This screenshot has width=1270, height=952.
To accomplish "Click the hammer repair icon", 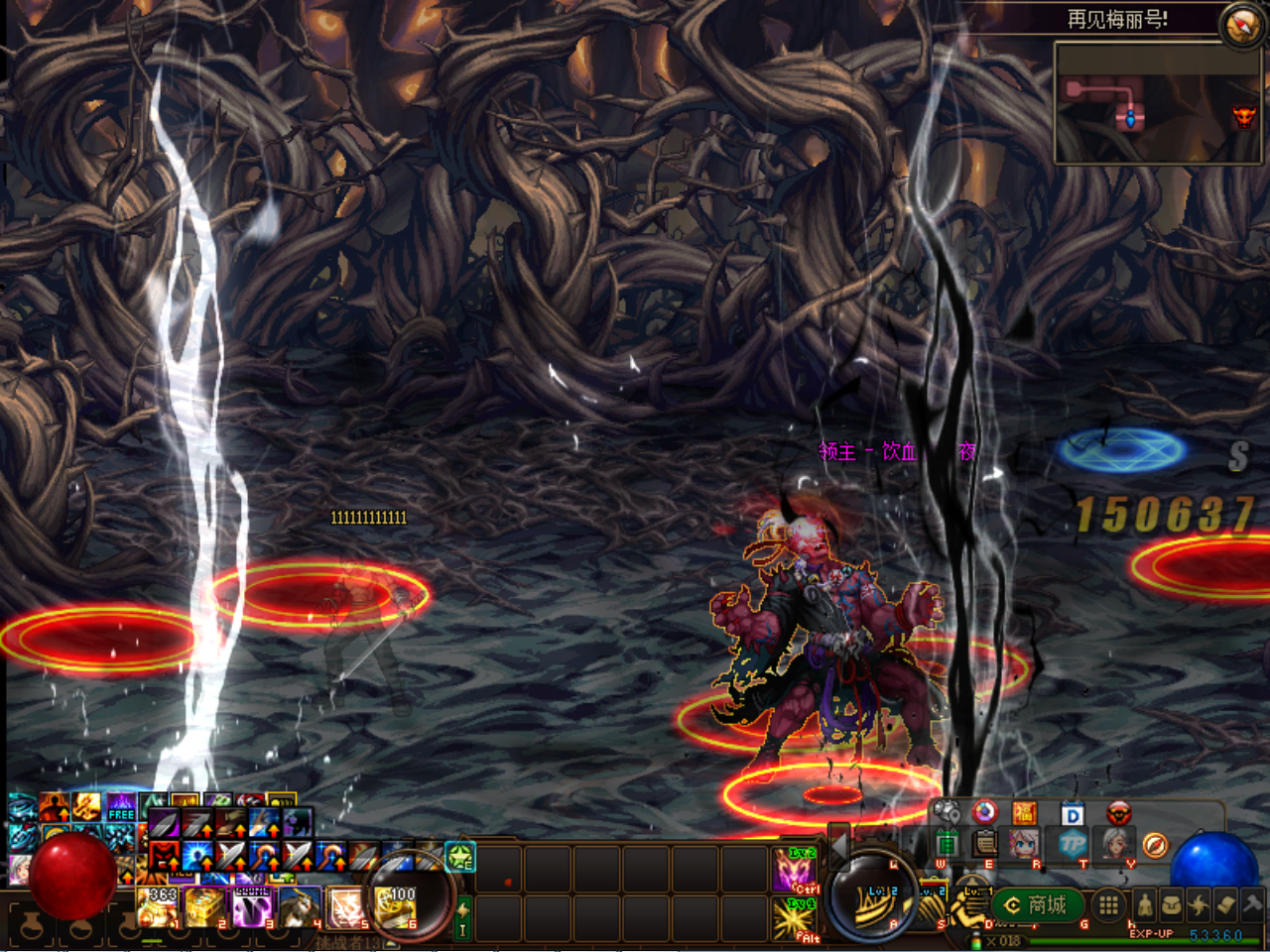I will coord(1252,905).
